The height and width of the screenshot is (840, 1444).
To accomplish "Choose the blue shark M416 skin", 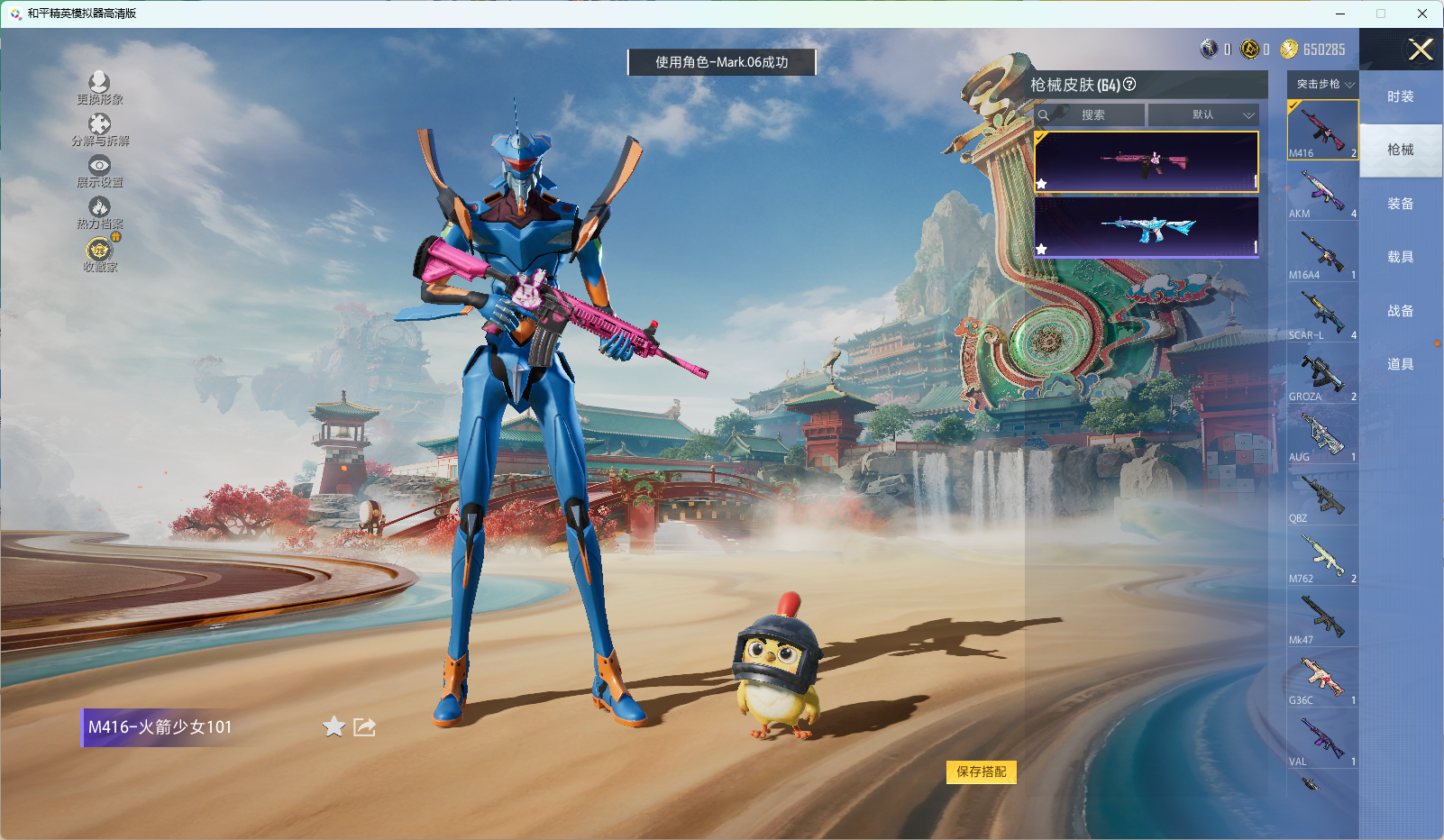I will pos(1147,227).
